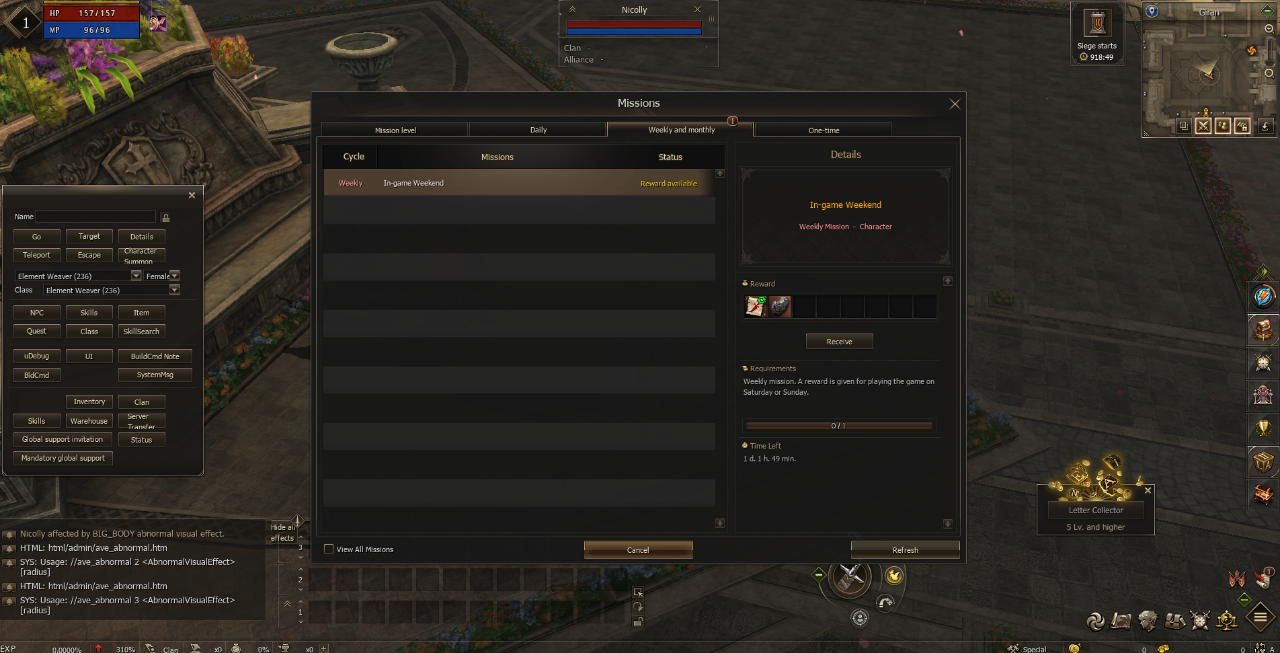Switch to the Mission level tab

tap(395, 130)
